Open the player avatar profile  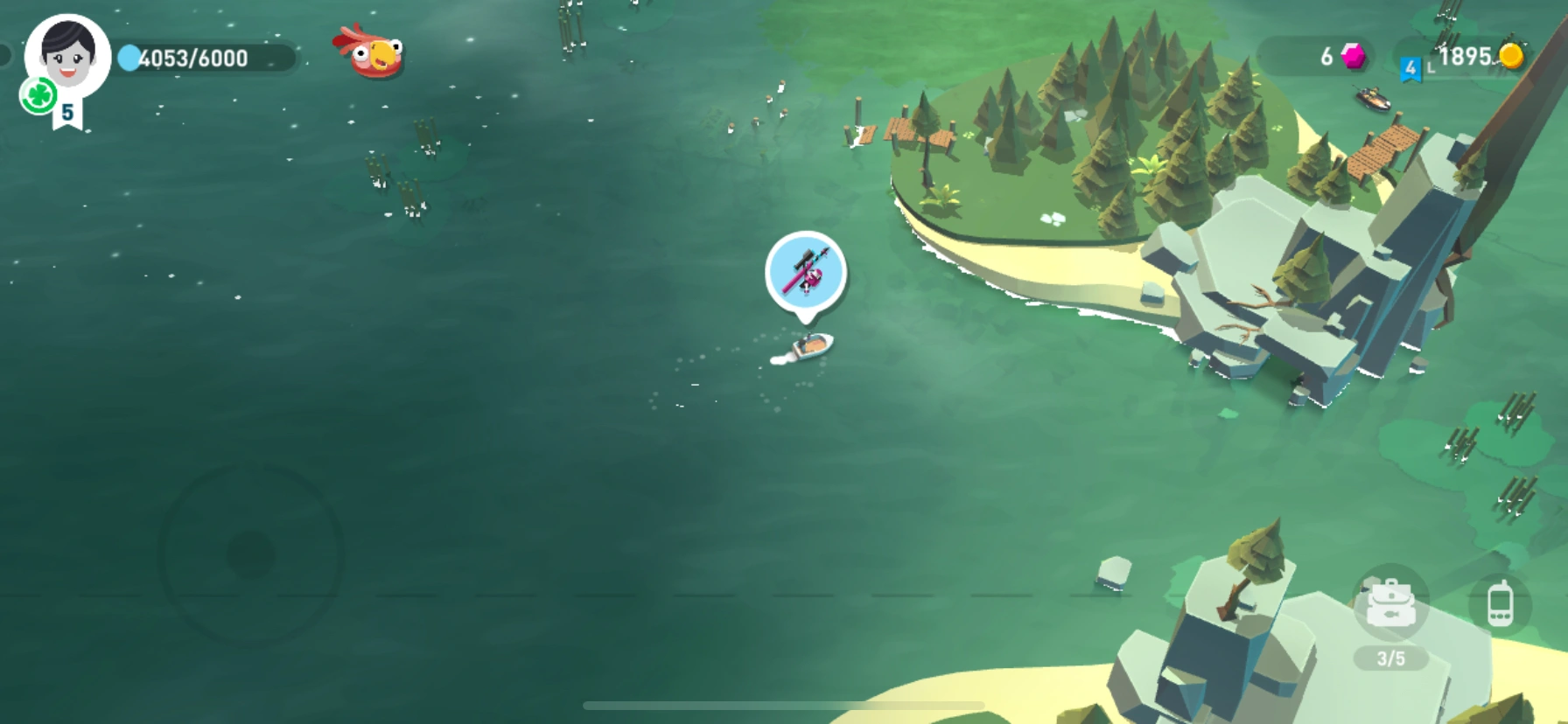tap(67, 54)
